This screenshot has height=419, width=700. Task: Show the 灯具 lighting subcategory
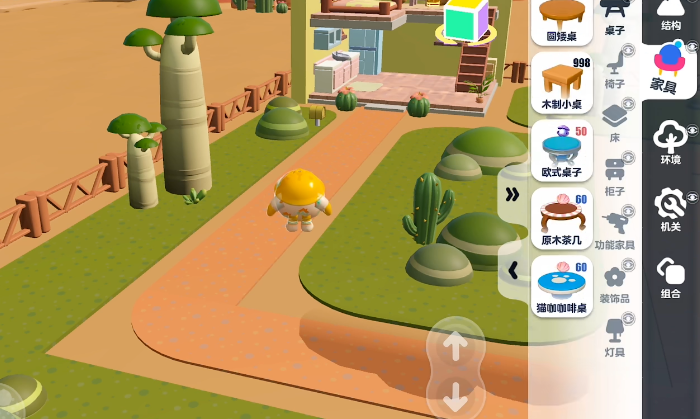pyautogui.click(x=615, y=337)
